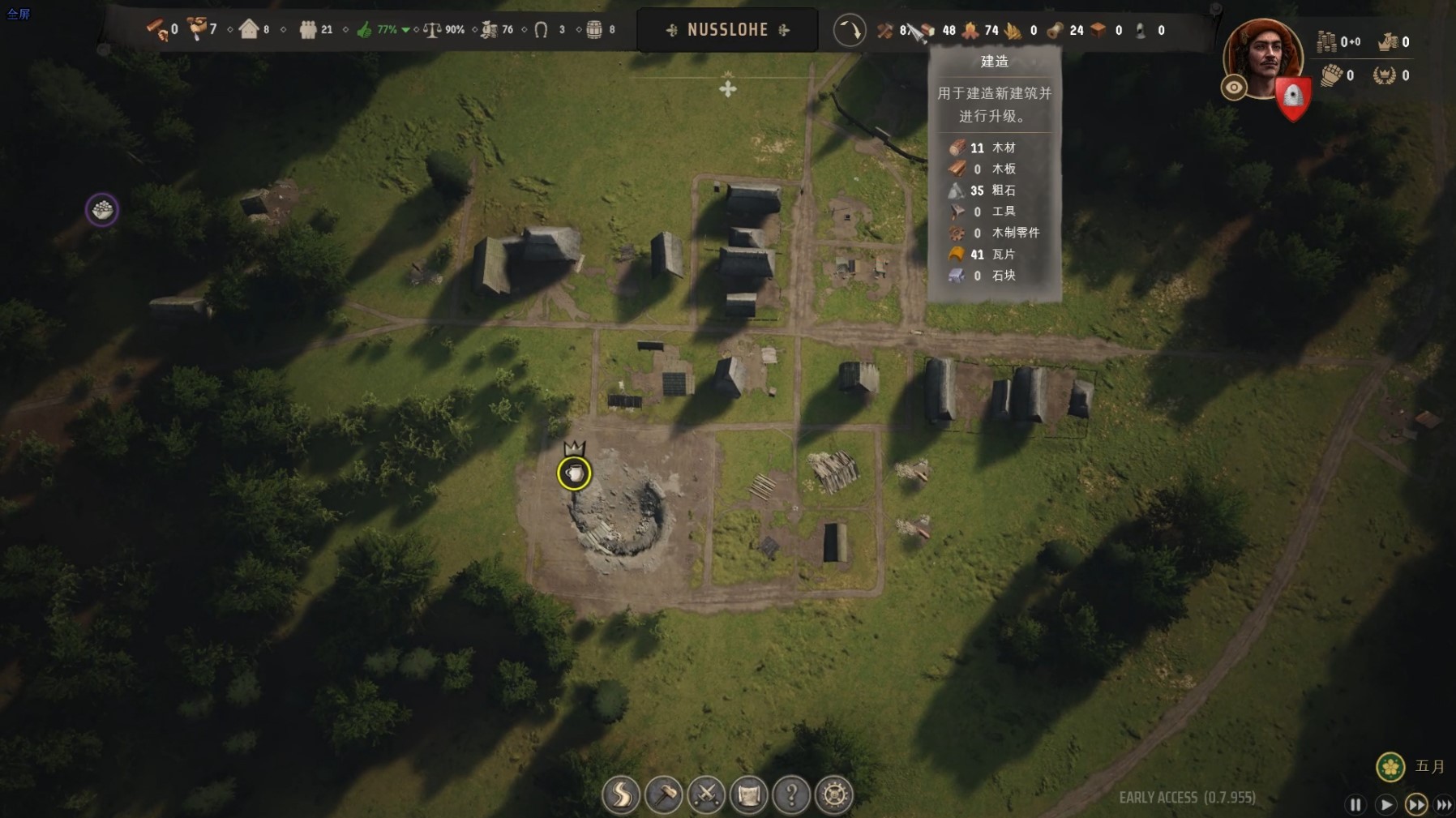Click the purple-ringed resource deposit marker
1456x818 pixels.
coord(102,210)
